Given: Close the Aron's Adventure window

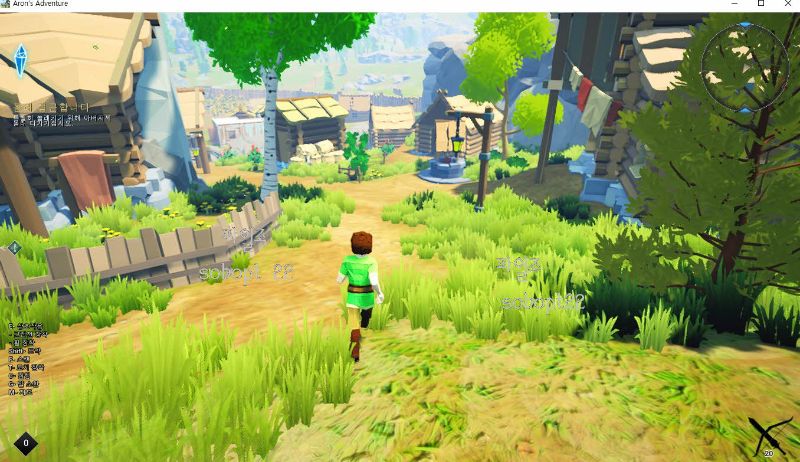Looking at the screenshot, I should point(787,5).
